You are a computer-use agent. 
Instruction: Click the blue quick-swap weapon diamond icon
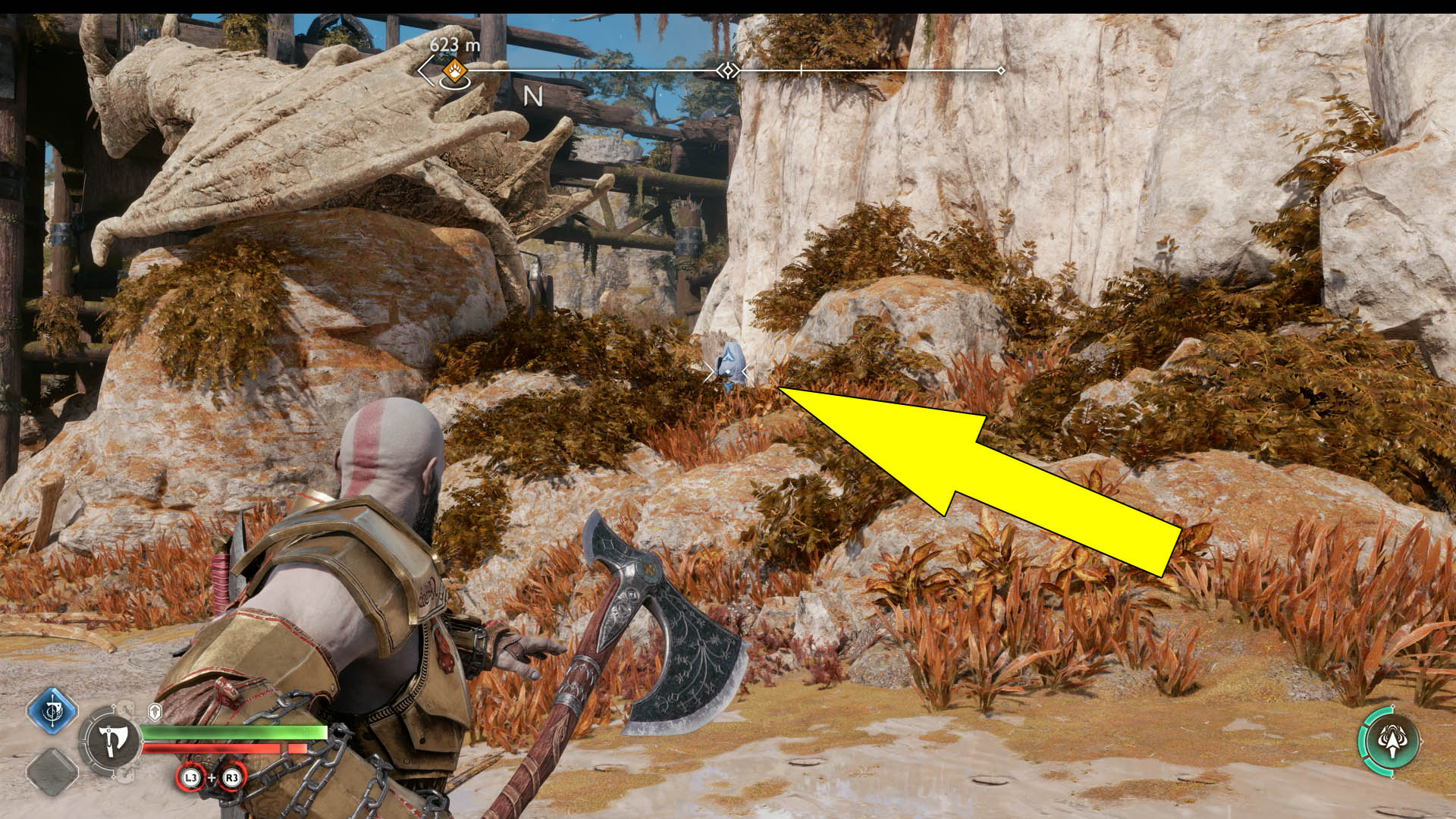coord(52,711)
